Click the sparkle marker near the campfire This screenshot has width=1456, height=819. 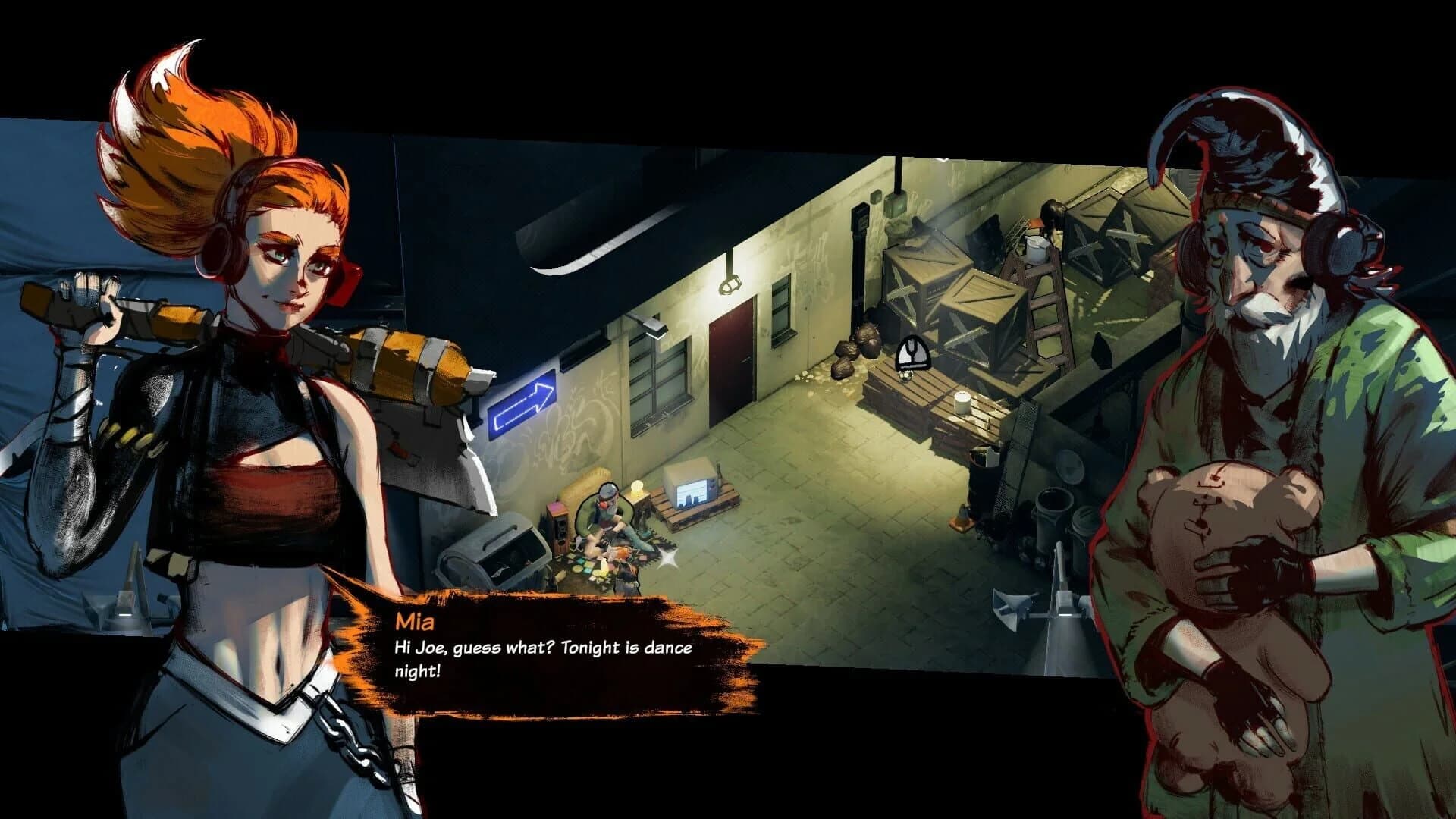click(668, 557)
